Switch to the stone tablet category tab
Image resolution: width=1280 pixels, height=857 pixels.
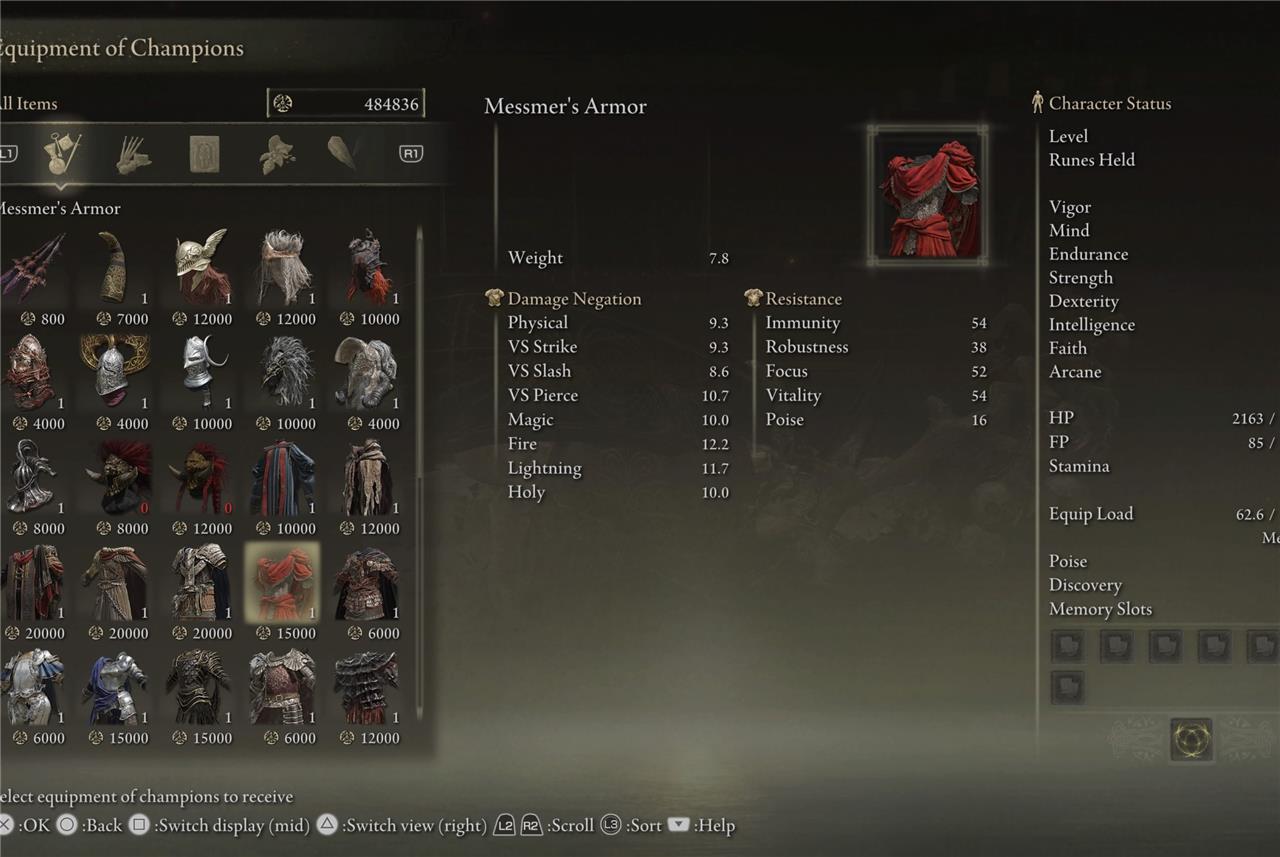(x=204, y=154)
